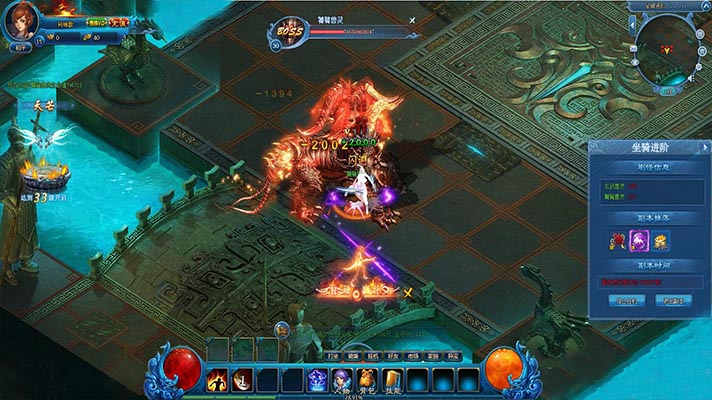Open the 背包 bag inventory
This screenshot has width=712, height=400.
click(x=369, y=380)
